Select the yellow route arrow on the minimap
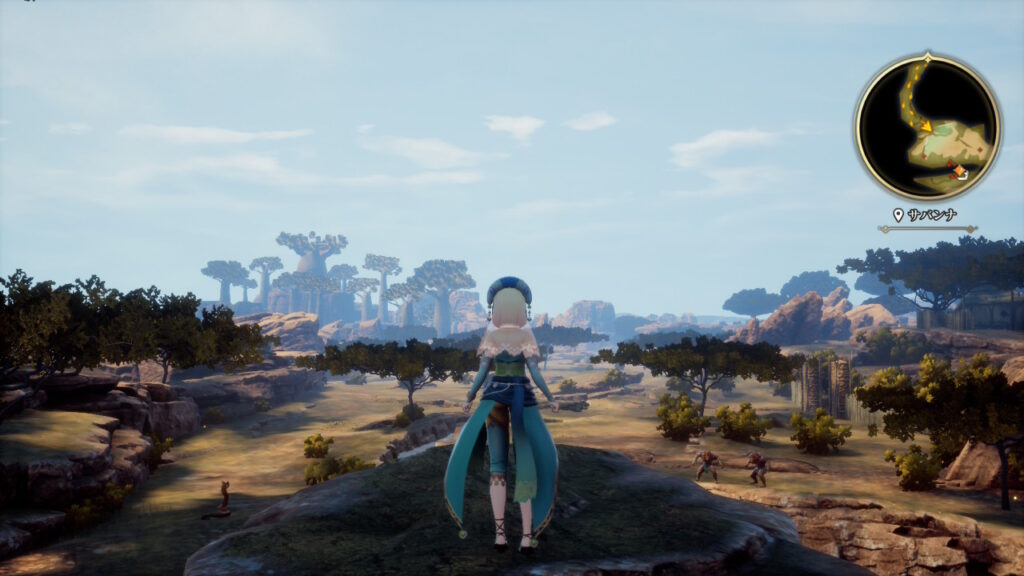Viewport: 1024px width, 576px height. (x=926, y=126)
